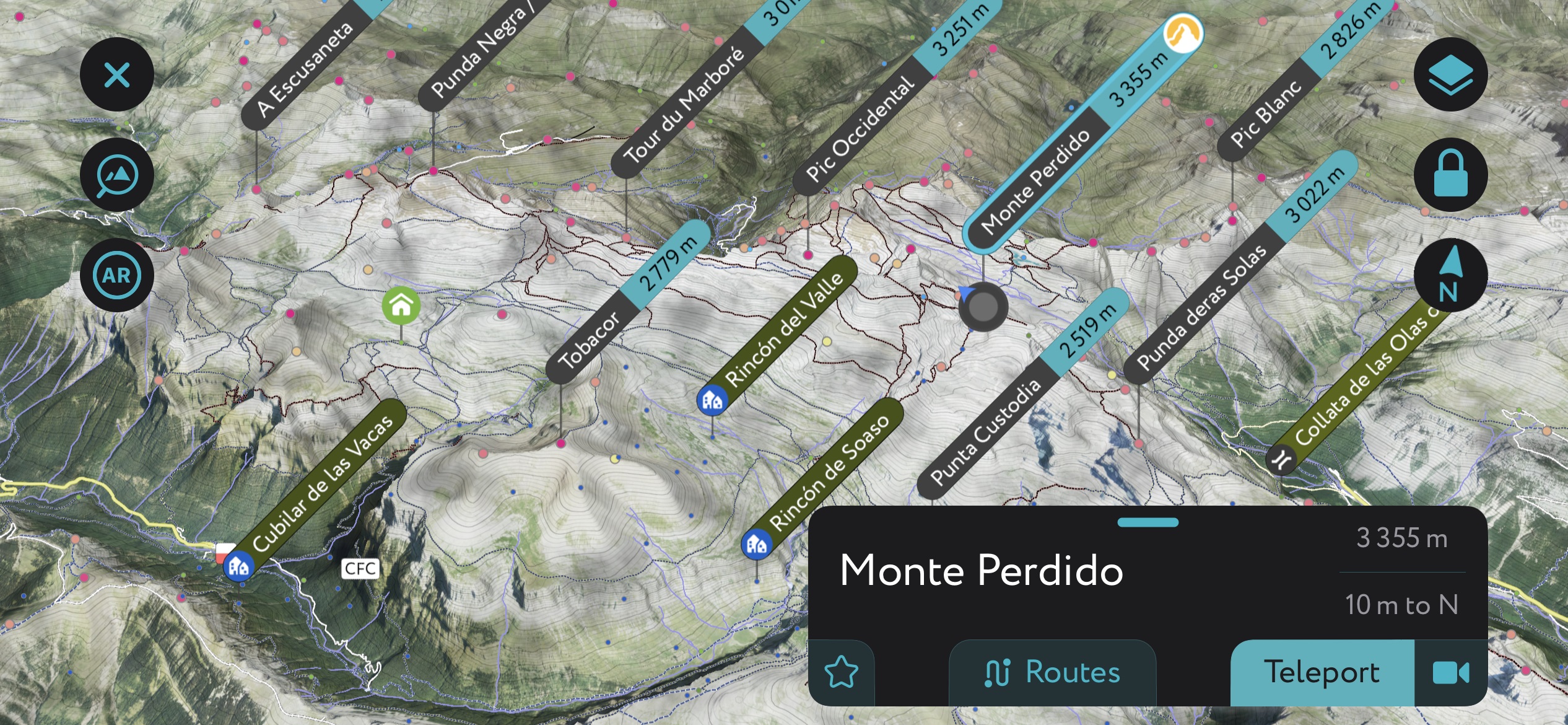The image size is (1568, 725).
Task: Select the peak finder tool
Action: click(116, 174)
